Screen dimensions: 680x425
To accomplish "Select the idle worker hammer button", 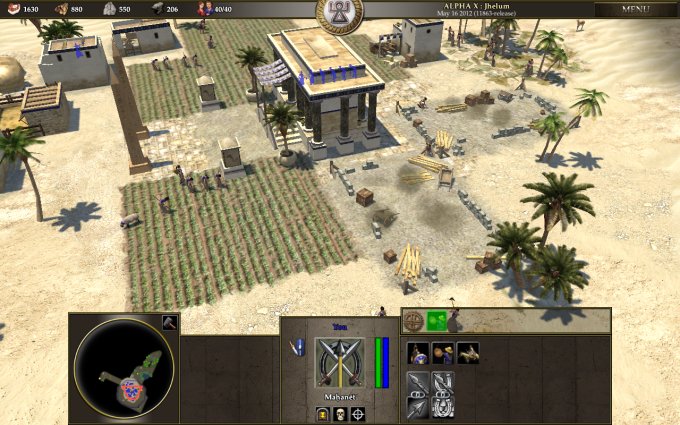I will (x=169, y=322).
